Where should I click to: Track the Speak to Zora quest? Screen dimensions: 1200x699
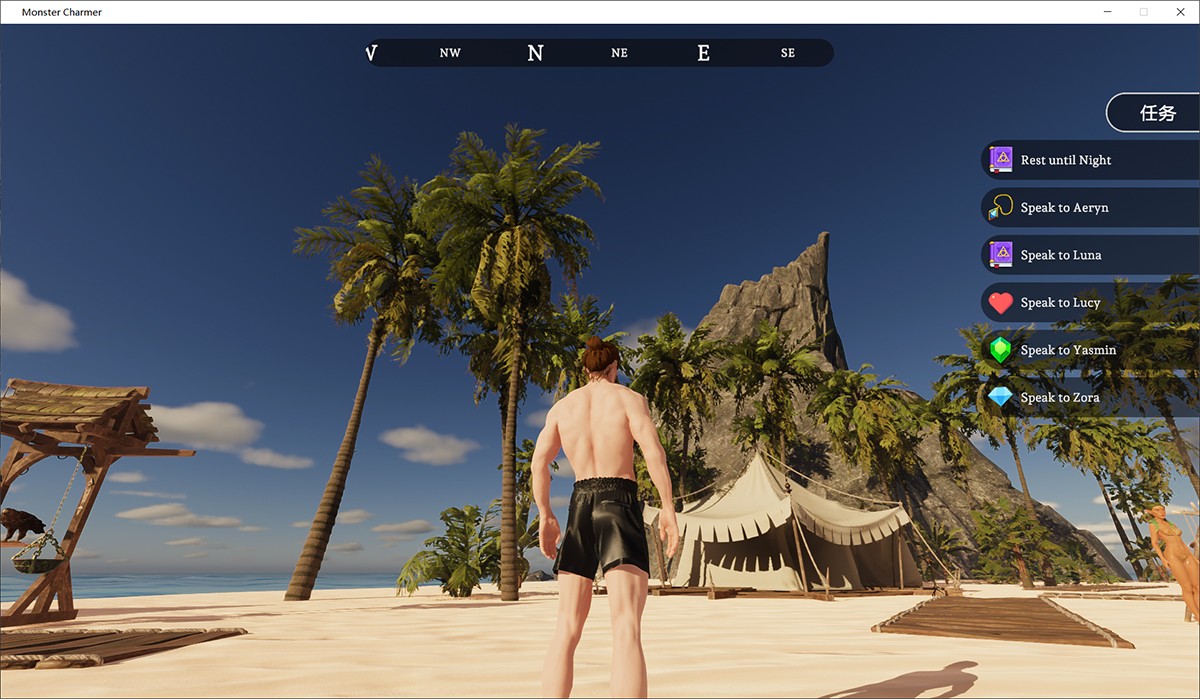click(x=1060, y=398)
